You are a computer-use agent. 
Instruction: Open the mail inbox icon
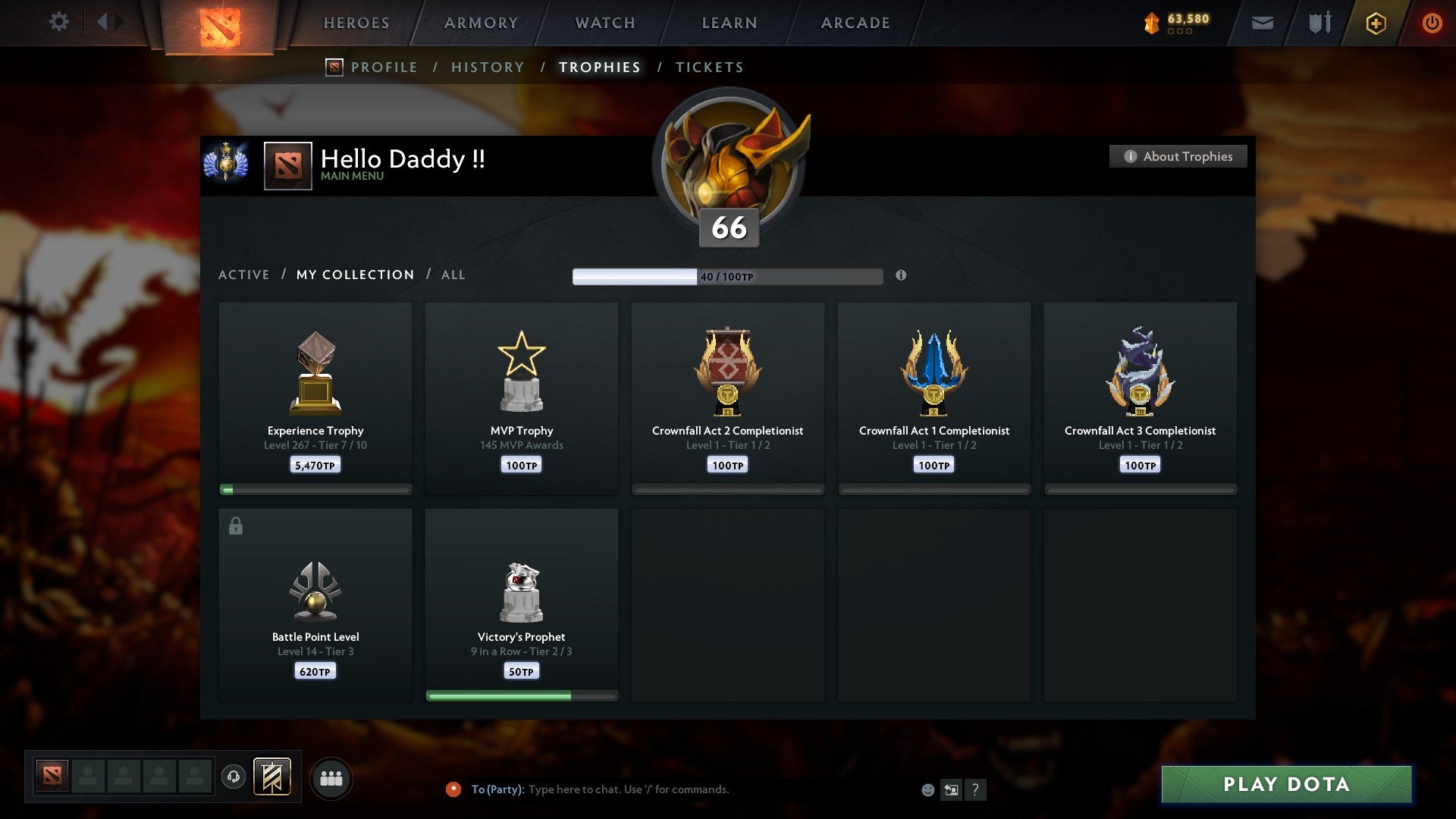coord(1261,23)
